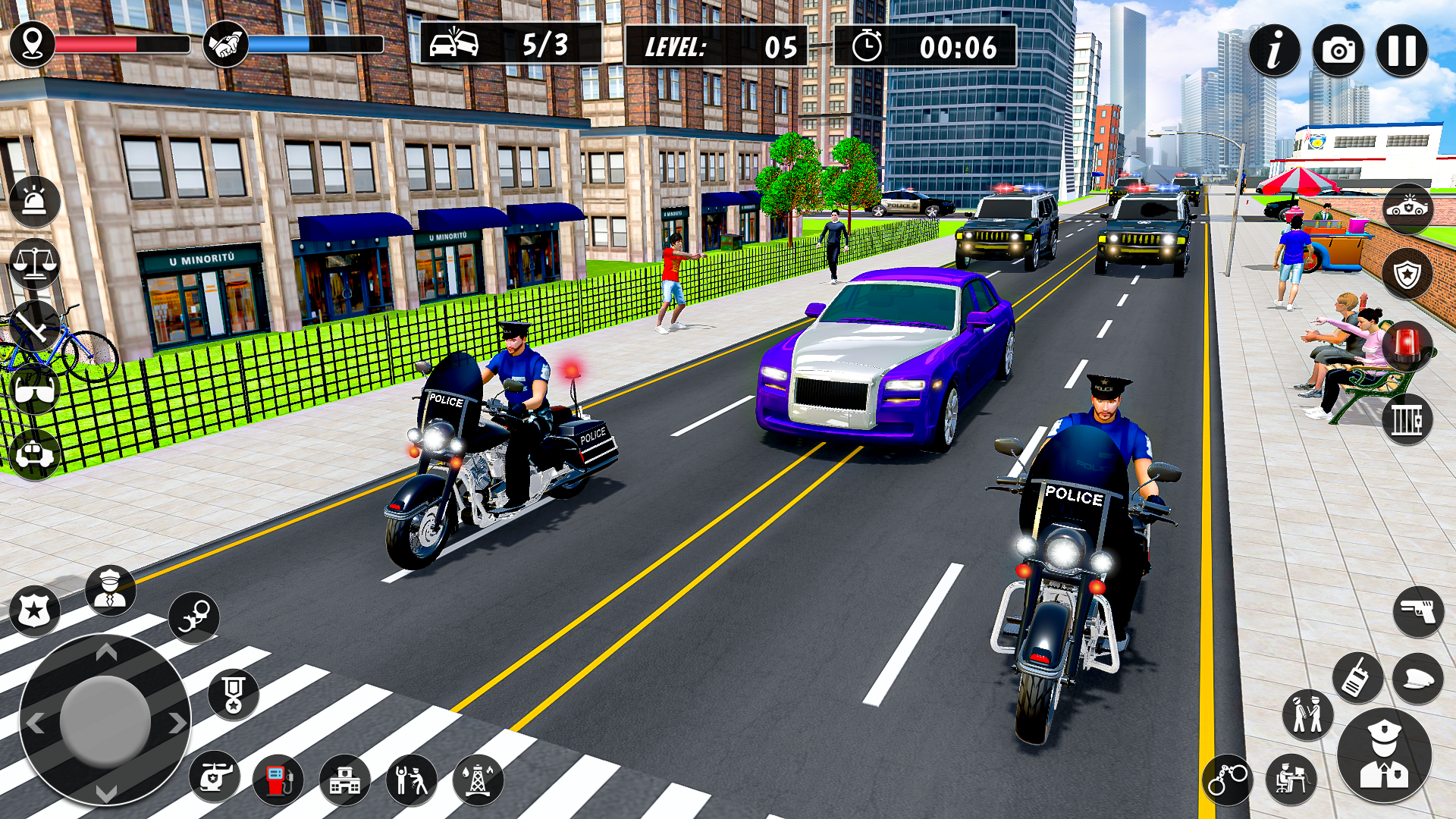
Task: Check the red health bar at top left
Action: pos(121,43)
